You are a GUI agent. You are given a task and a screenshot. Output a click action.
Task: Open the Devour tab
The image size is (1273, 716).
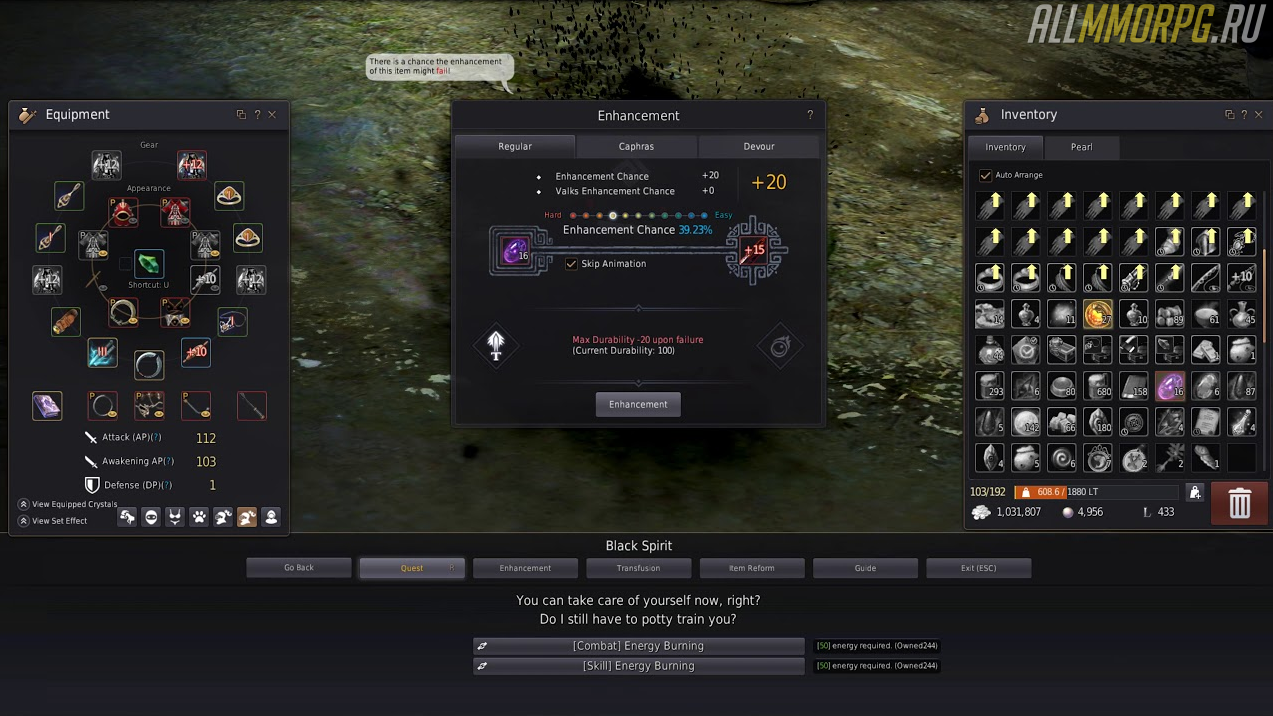pyautogui.click(x=758, y=146)
